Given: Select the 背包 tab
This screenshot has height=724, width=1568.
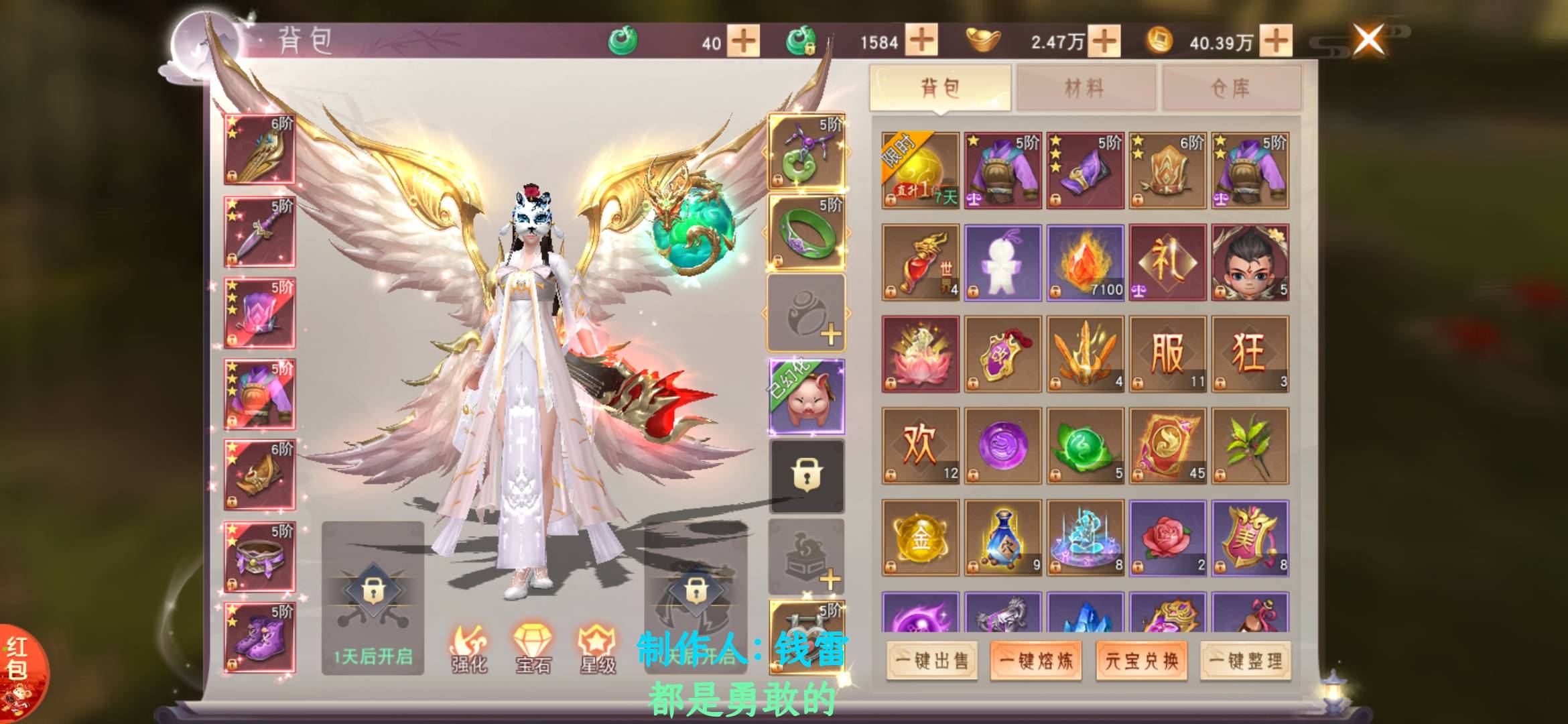Looking at the screenshot, I should pyautogui.click(x=940, y=88).
